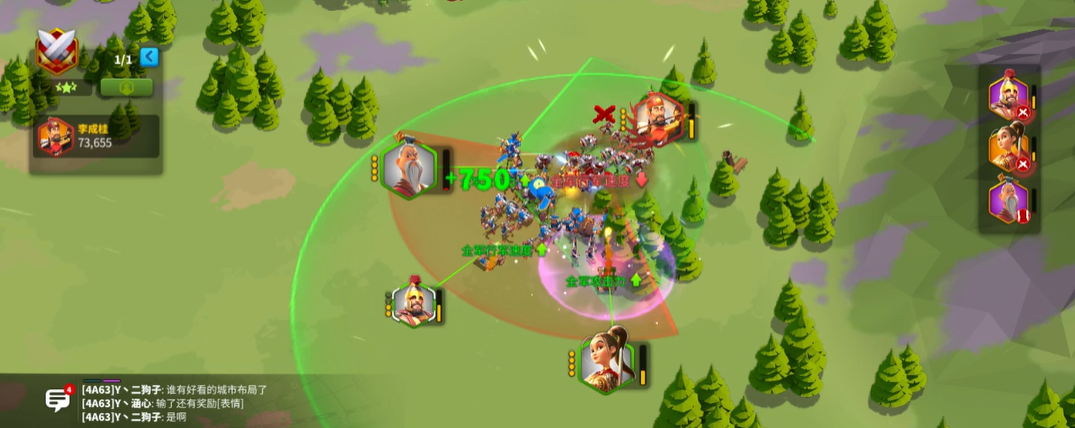1075x428 pixels.
Task: Click the green commander button under 1/1
Action: (x=126, y=87)
